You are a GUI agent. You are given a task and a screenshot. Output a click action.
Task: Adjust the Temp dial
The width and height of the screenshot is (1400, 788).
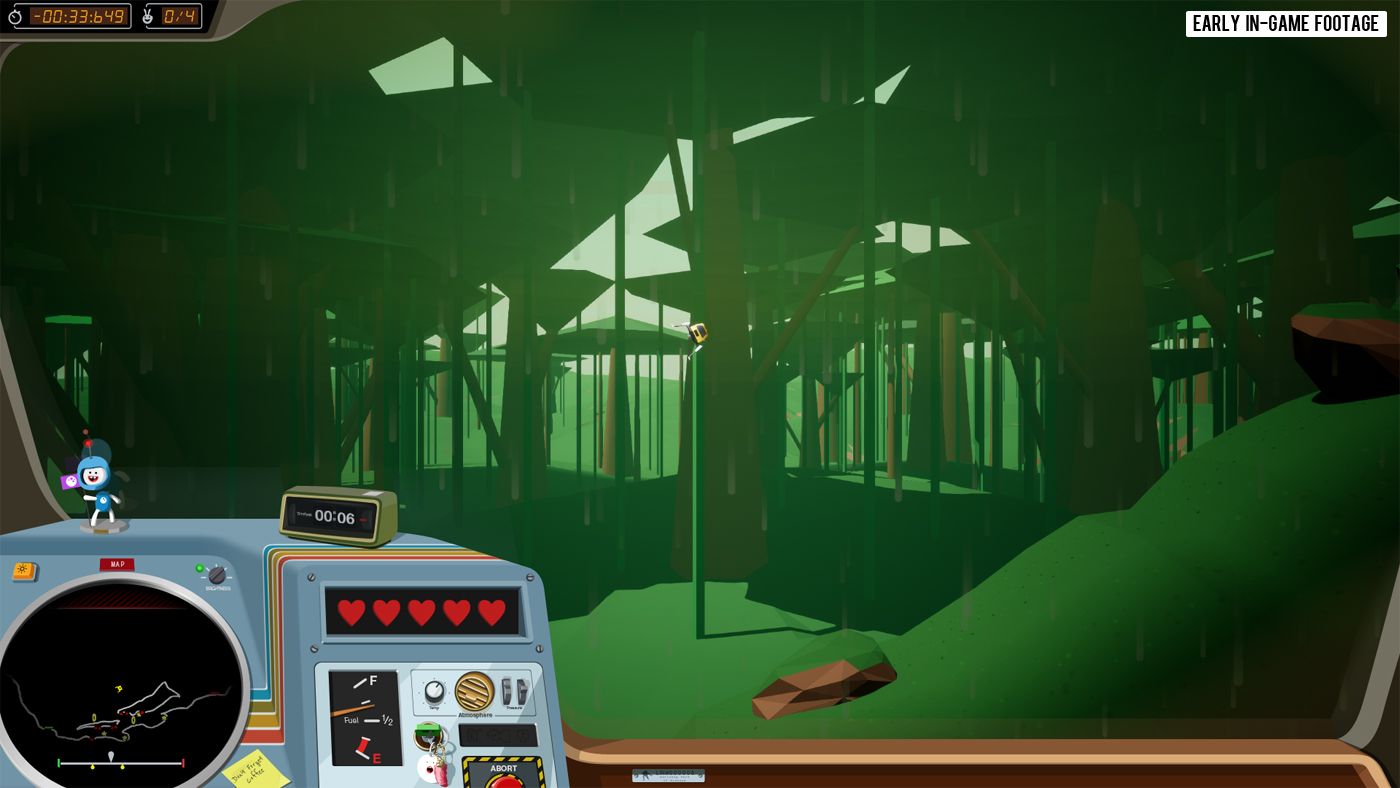point(434,691)
